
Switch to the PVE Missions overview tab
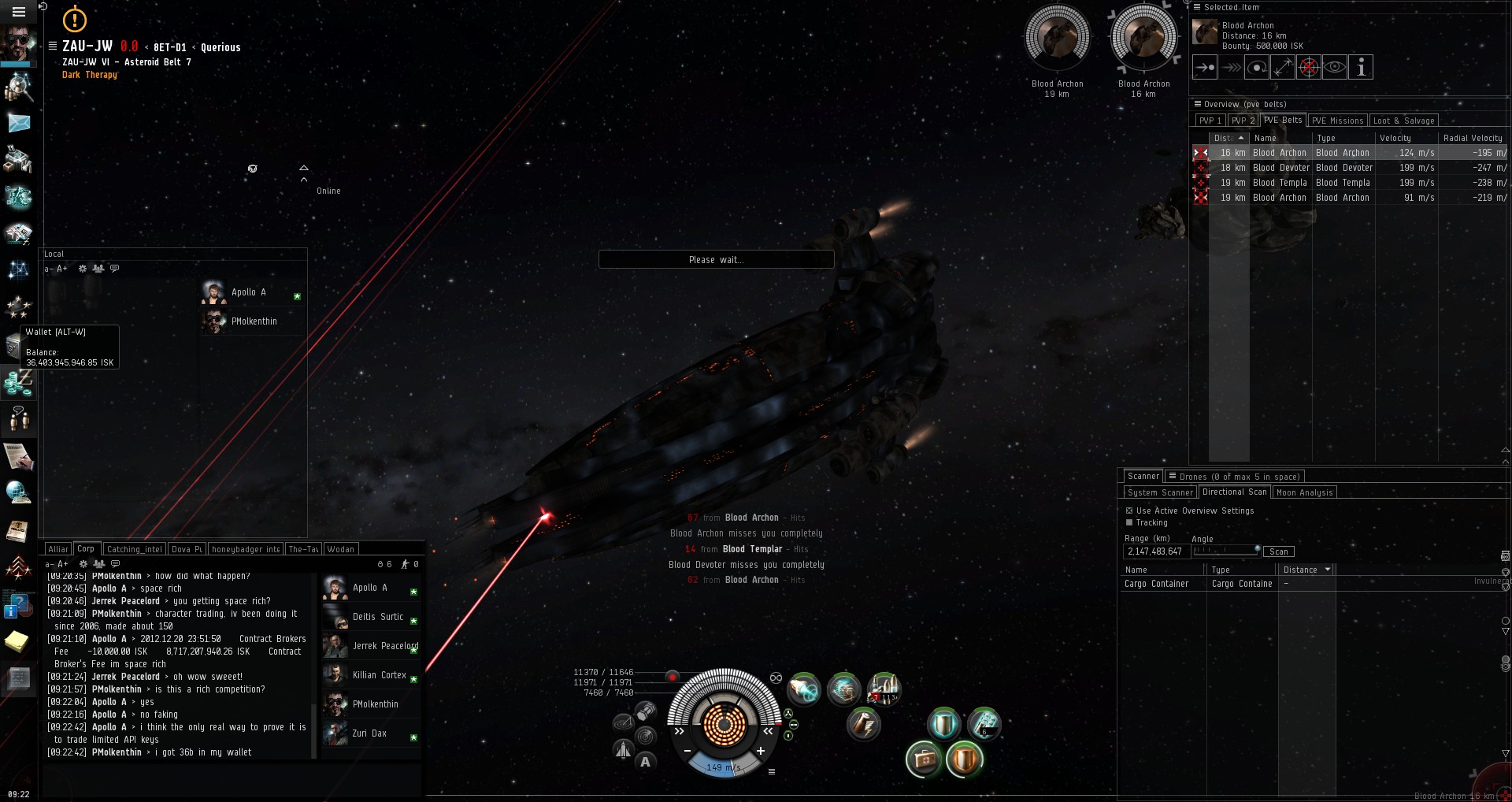pos(1336,121)
